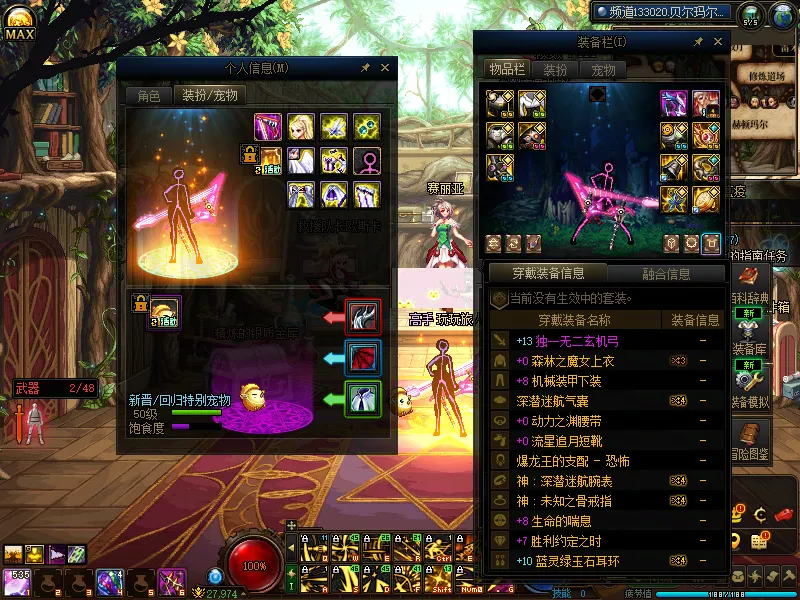Select the blue-bordered red pet equipment slot
Viewport: 800px width, 600px height.
(360, 358)
